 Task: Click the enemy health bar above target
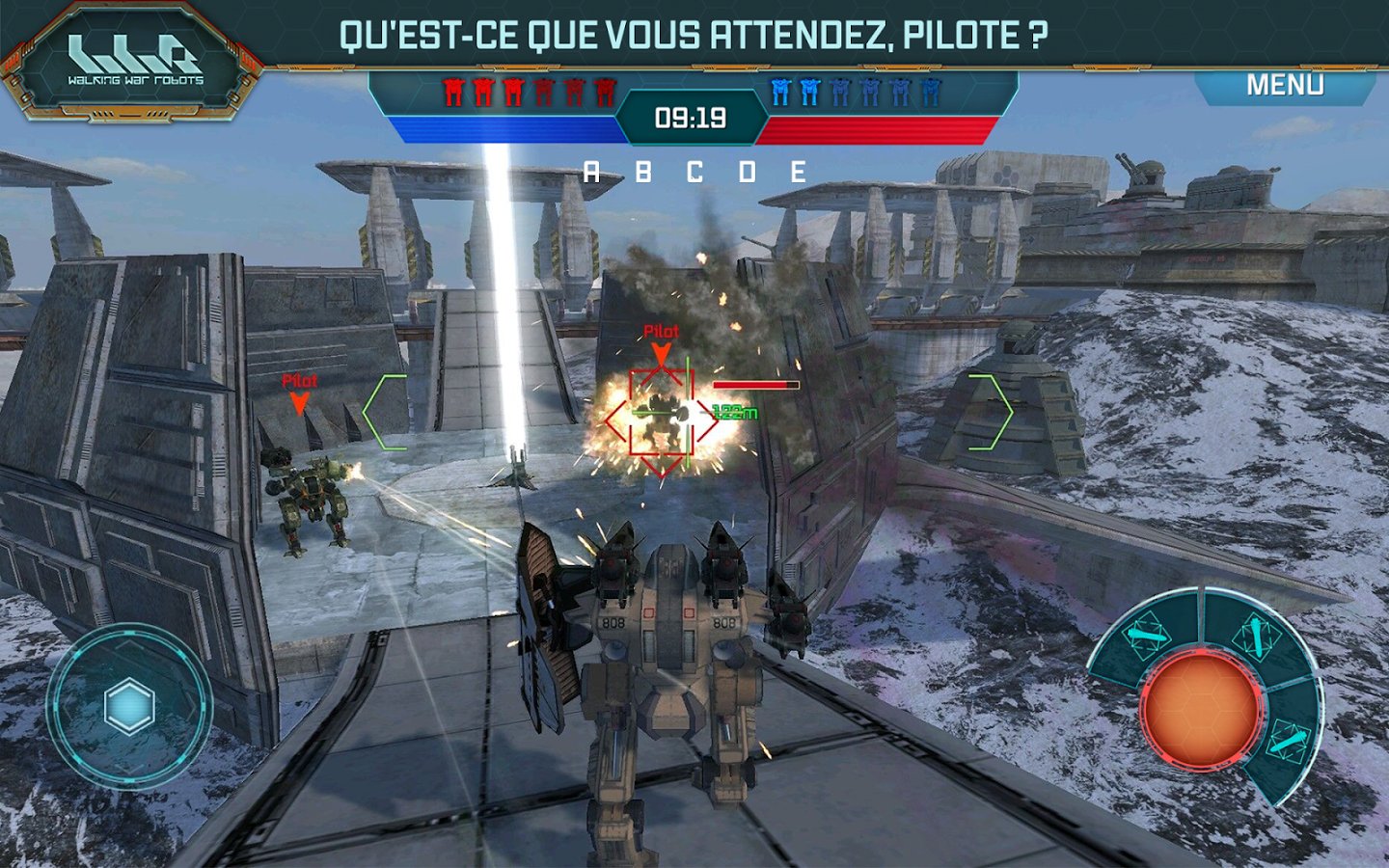pyautogui.click(x=757, y=383)
